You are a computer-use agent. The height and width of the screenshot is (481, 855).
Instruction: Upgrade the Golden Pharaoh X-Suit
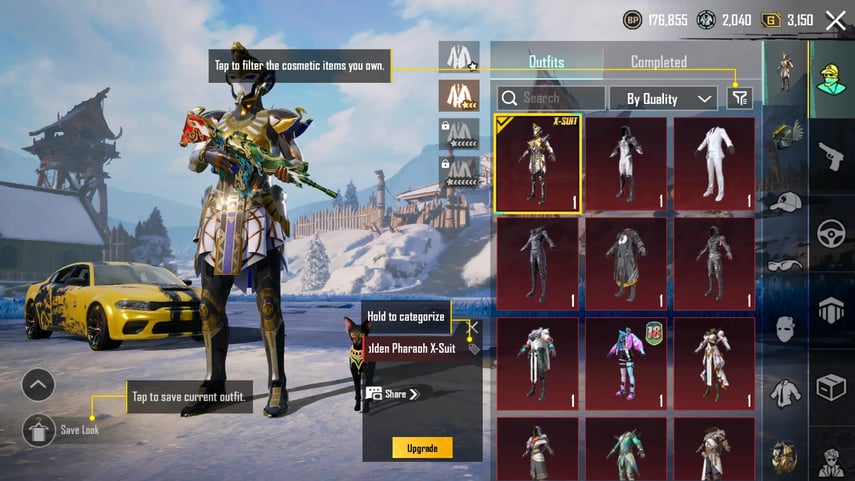(x=422, y=448)
